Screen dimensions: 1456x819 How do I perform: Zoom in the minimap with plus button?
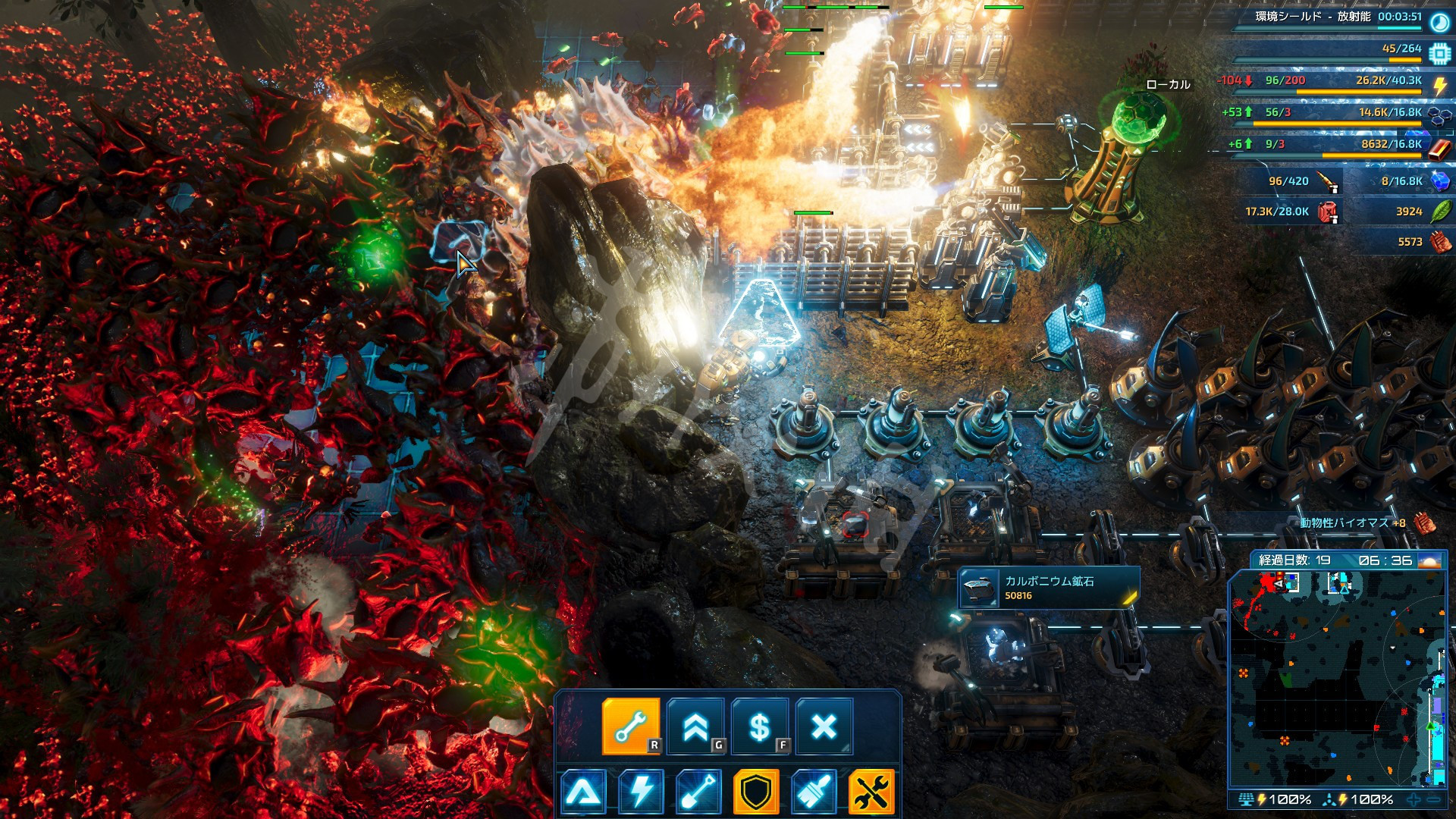coord(1414,799)
